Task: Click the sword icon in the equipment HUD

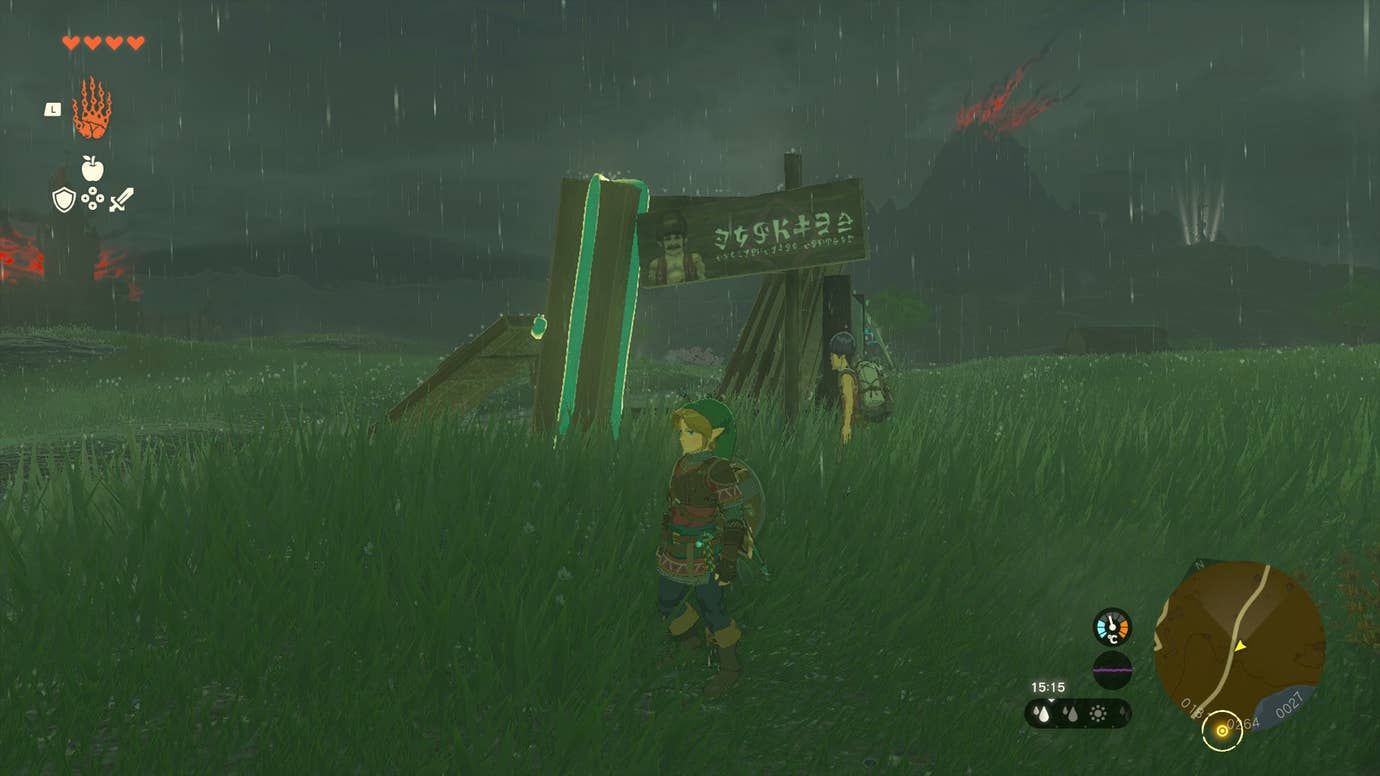Action: [x=122, y=200]
